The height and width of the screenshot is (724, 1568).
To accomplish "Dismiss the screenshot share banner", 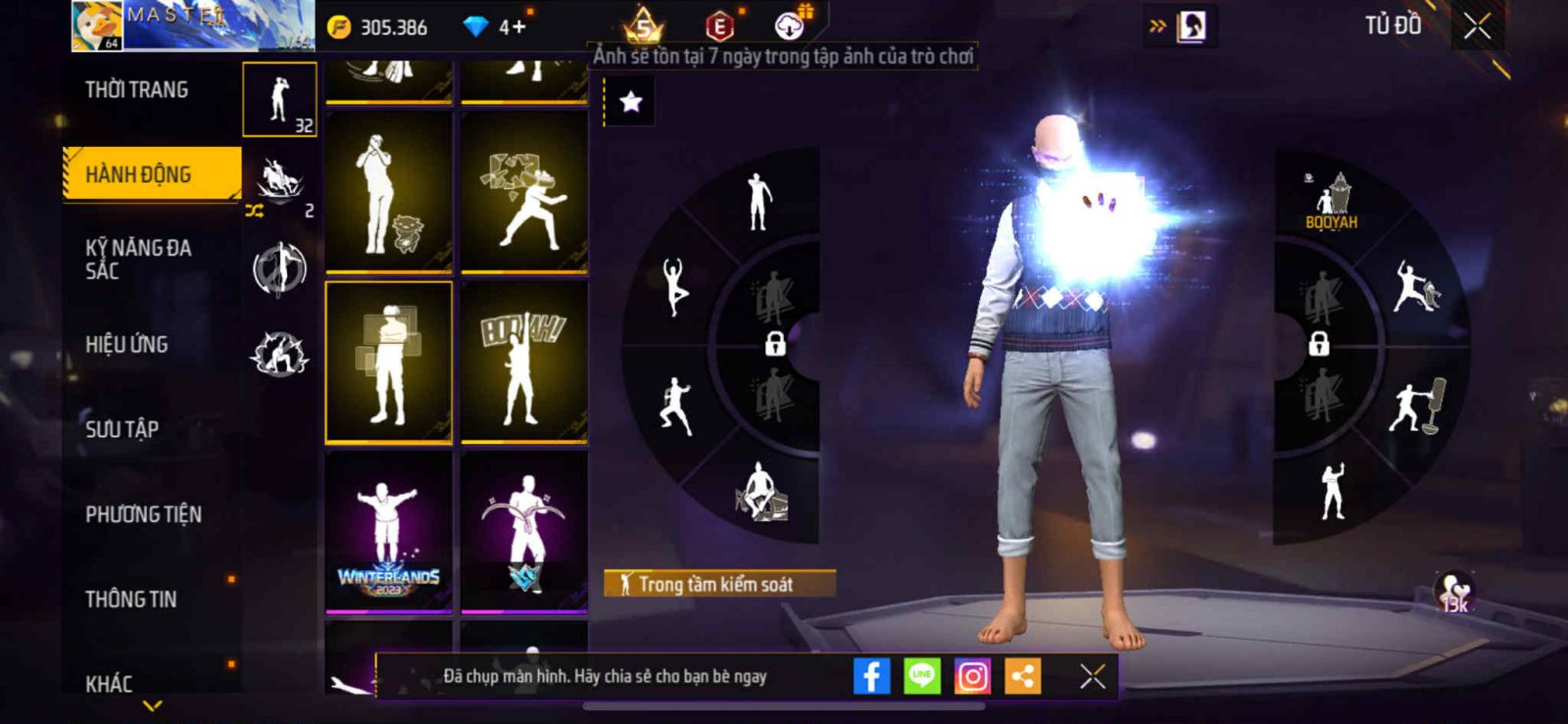I will coord(1092,676).
